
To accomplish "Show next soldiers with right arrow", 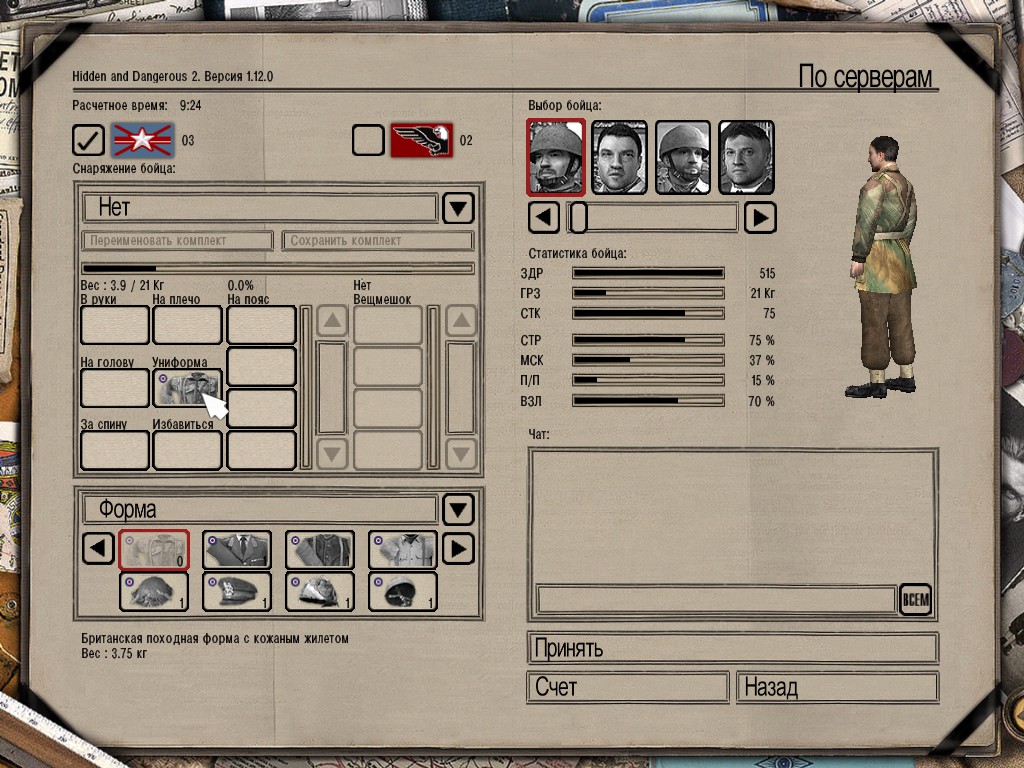I will tap(760, 217).
